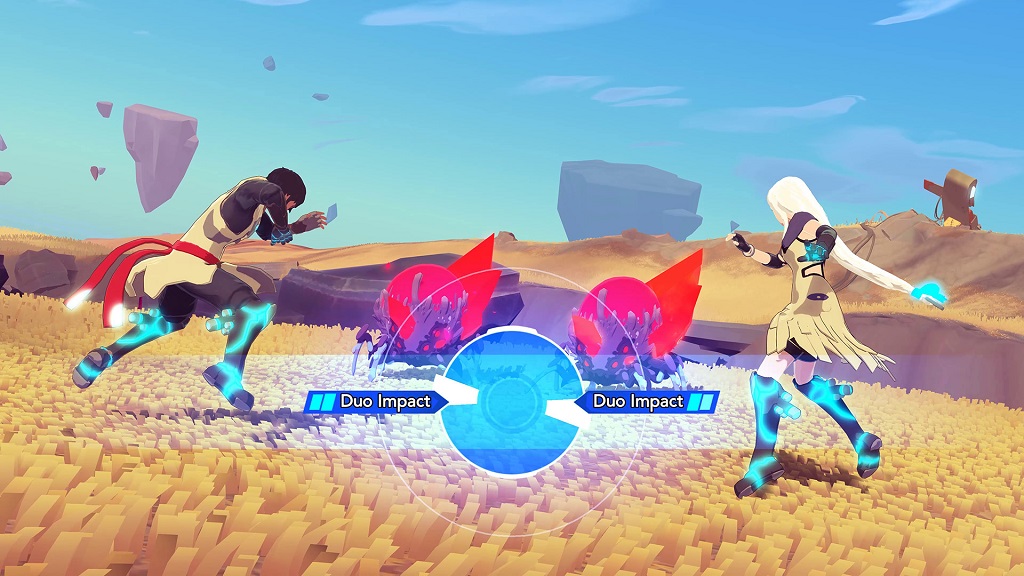This screenshot has height=576, width=1024.
Task: Click the blue Duo Impact charge orb
Action: 511,401
